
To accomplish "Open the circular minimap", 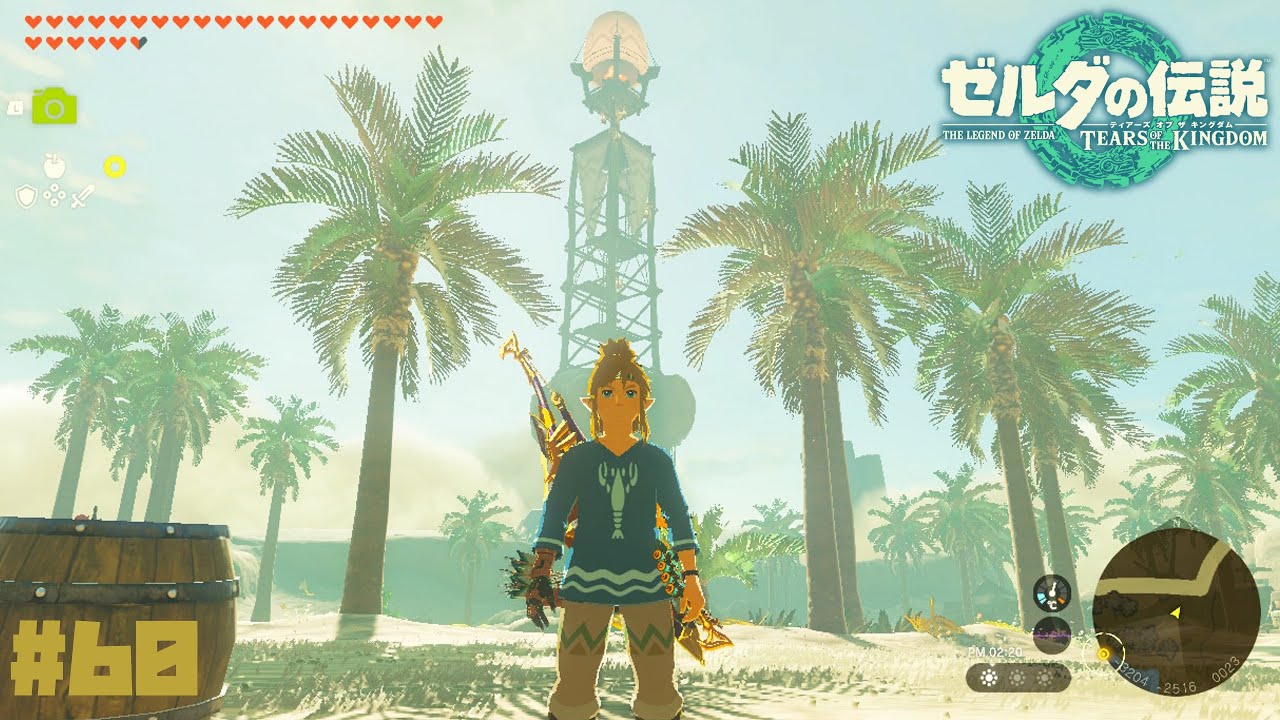I will [1175, 610].
